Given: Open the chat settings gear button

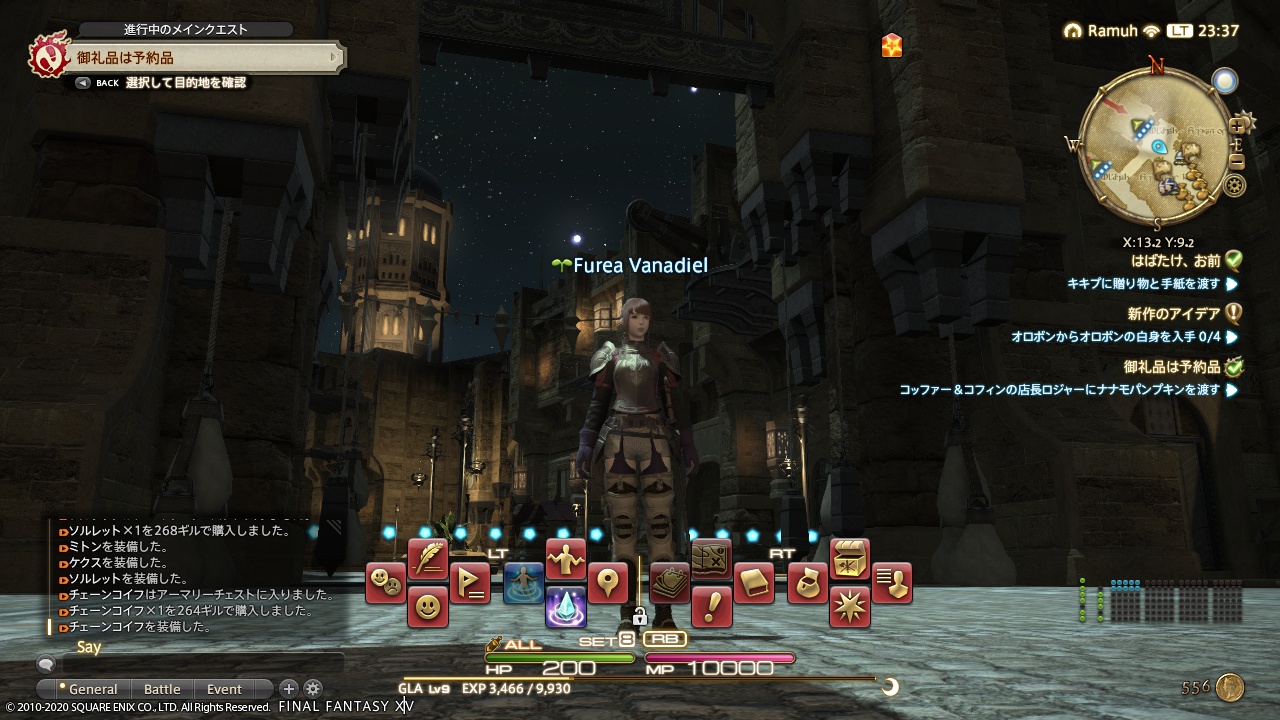Looking at the screenshot, I should coord(312,689).
